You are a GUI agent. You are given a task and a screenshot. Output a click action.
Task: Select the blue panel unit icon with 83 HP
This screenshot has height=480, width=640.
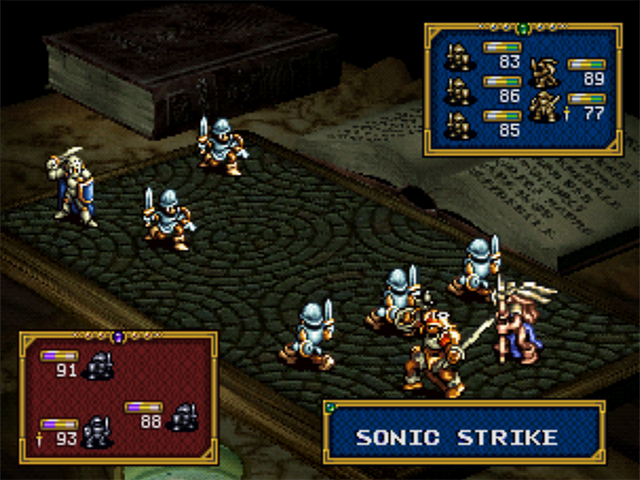point(459,56)
